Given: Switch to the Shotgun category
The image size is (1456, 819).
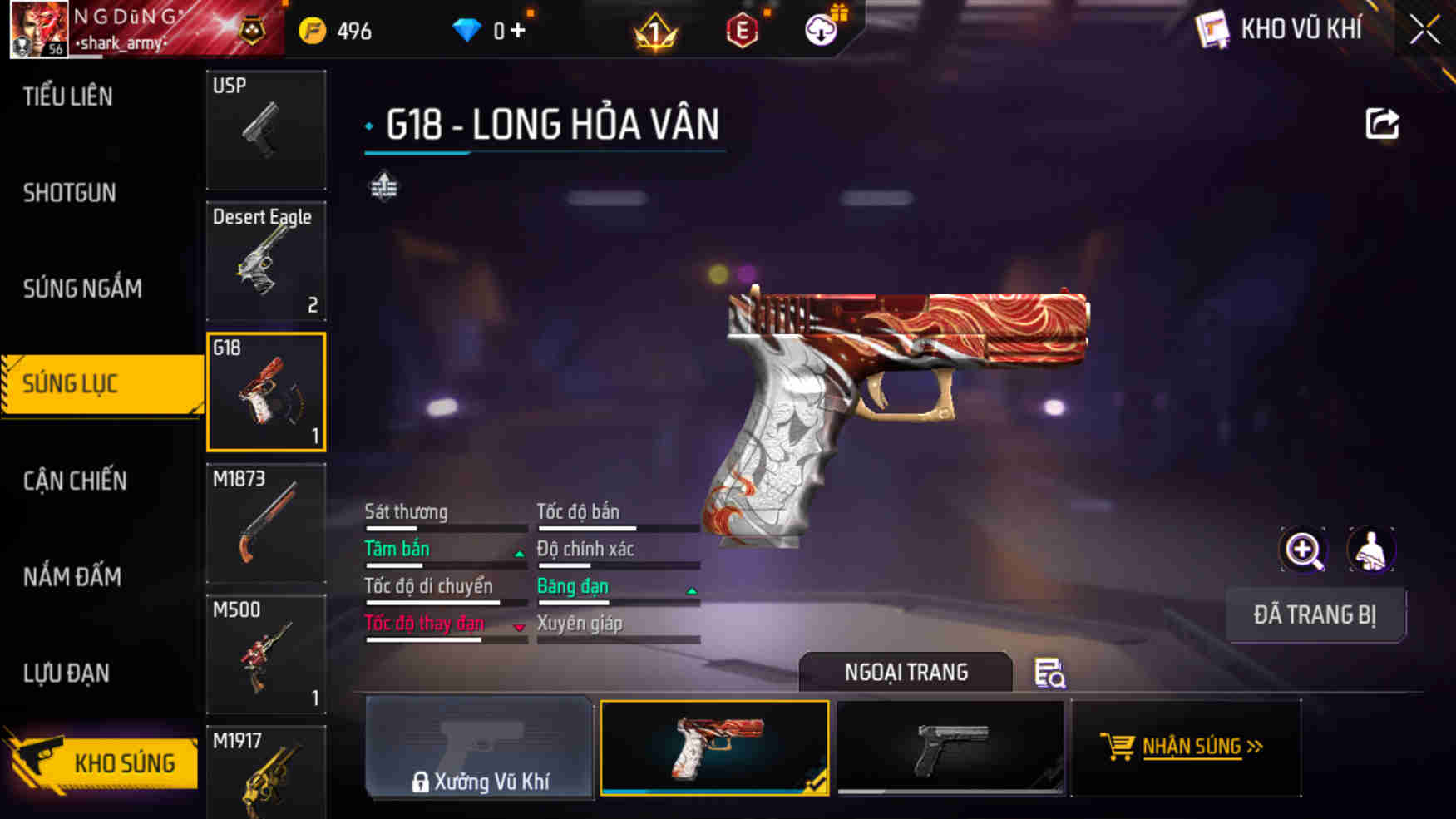Looking at the screenshot, I should (x=70, y=193).
